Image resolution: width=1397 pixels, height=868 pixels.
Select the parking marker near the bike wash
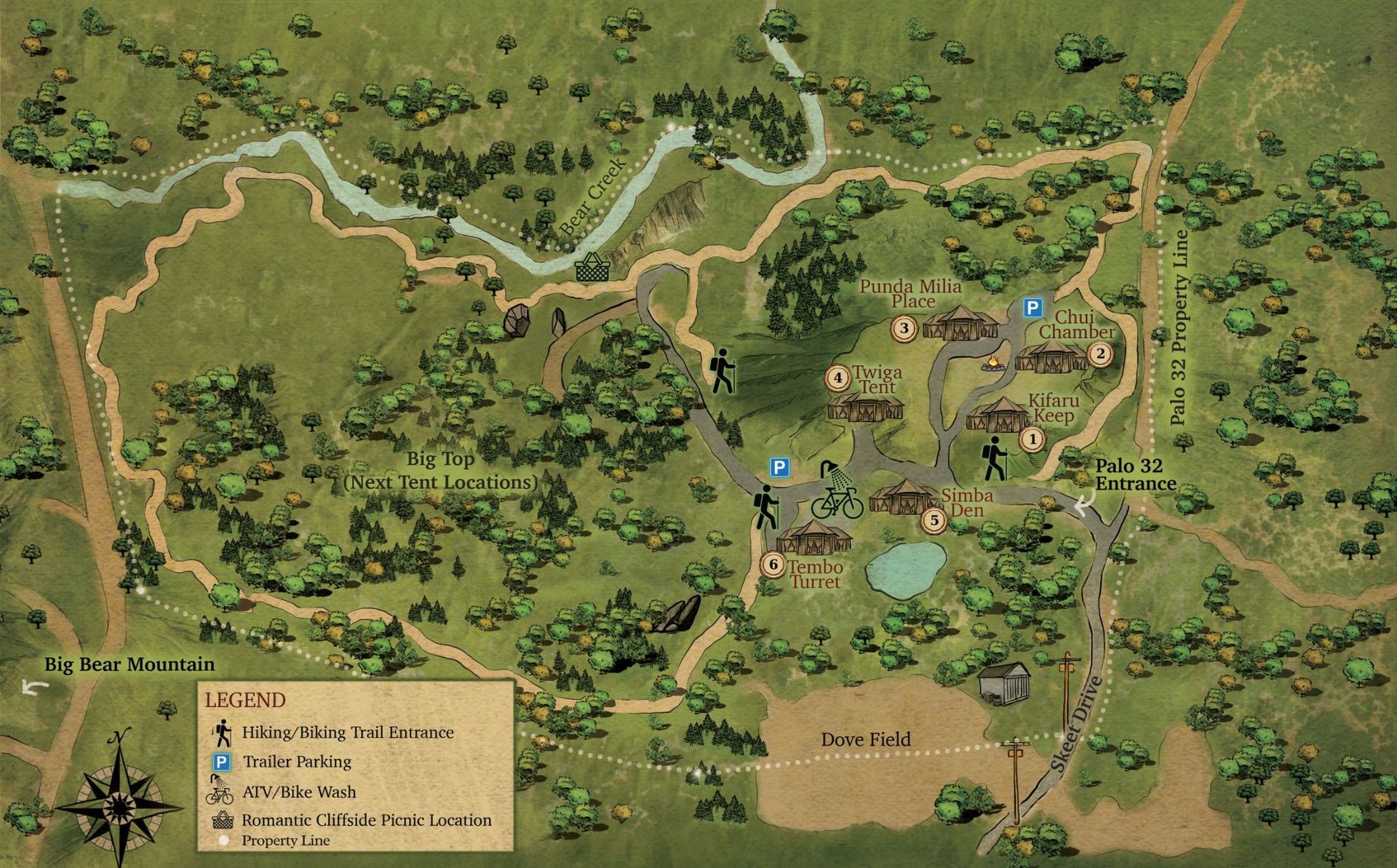(779, 467)
